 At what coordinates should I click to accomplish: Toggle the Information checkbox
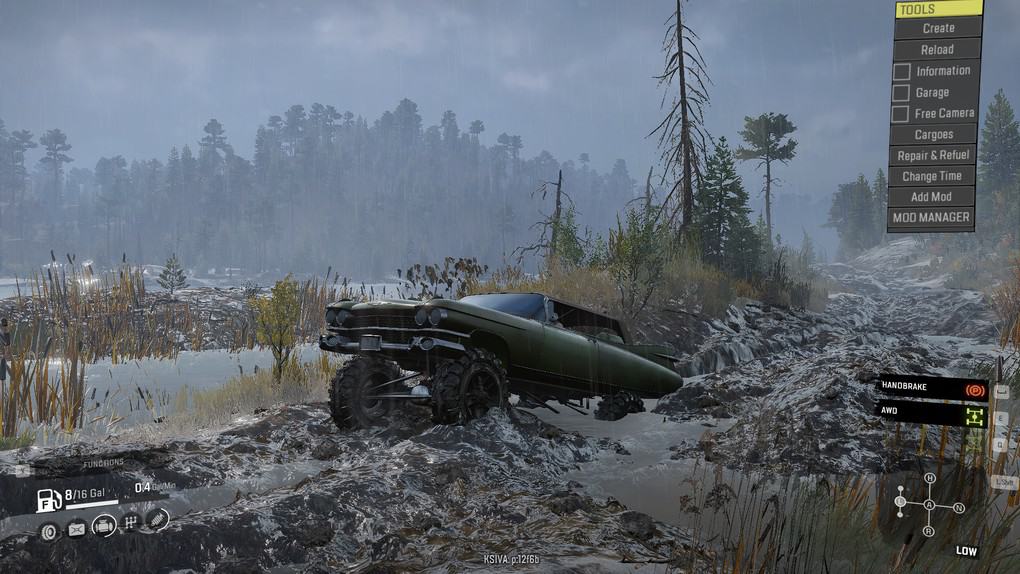click(x=901, y=71)
